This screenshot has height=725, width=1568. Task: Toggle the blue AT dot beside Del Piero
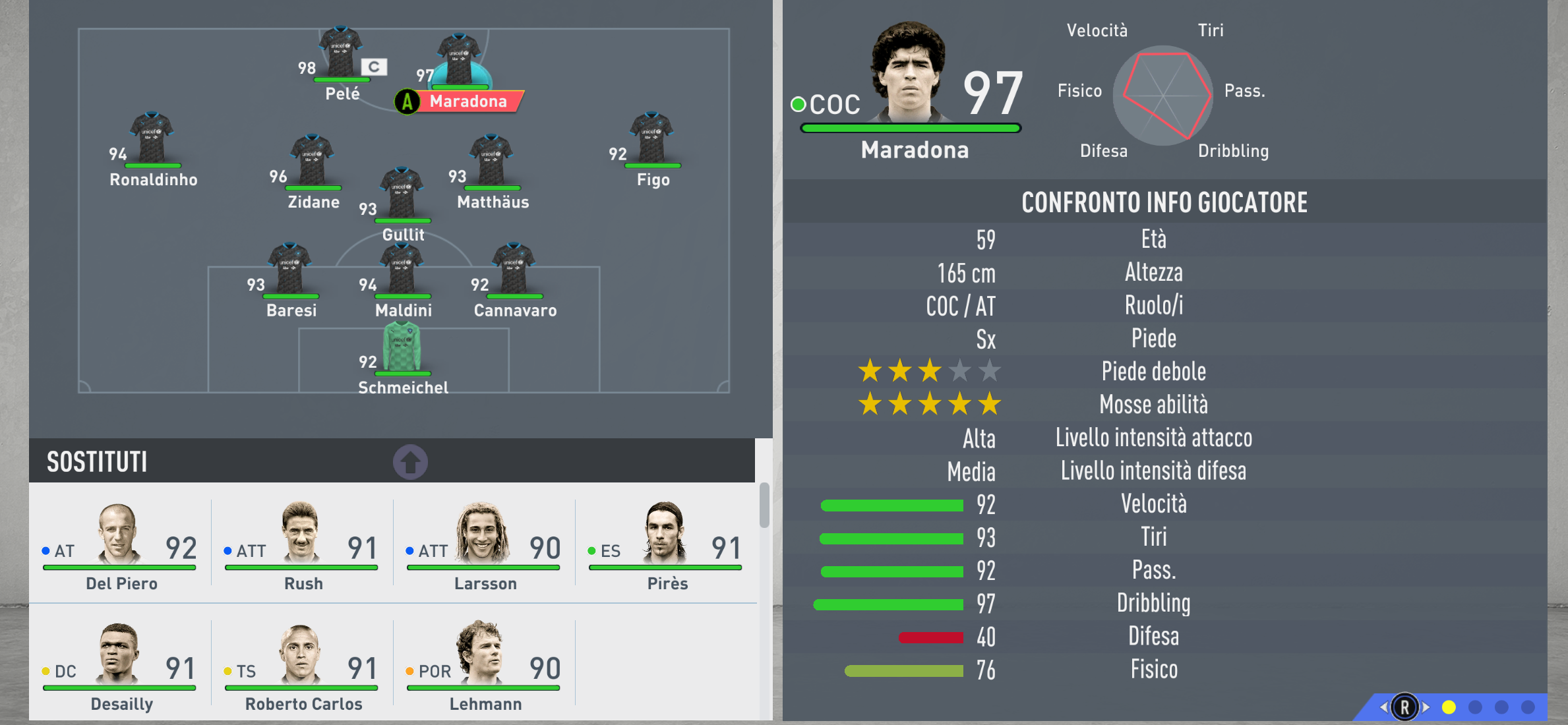pyautogui.click(x=45, y=550)
